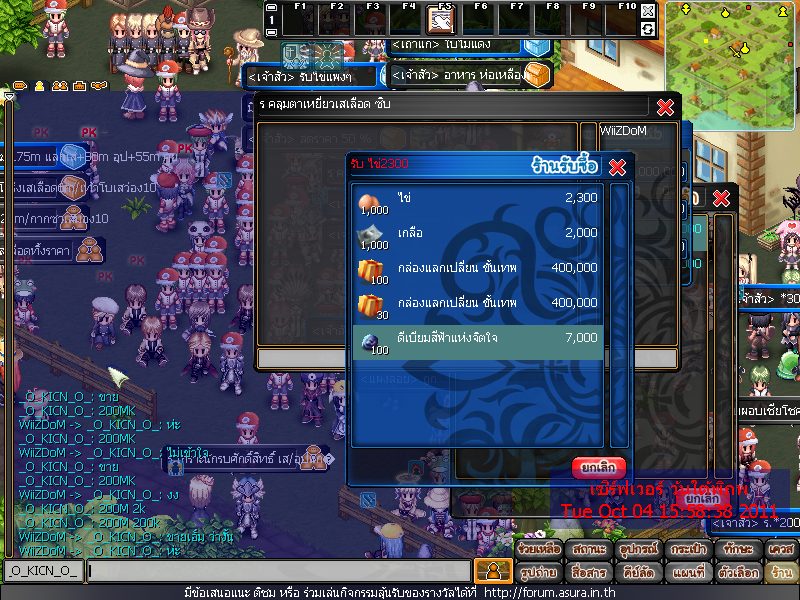
Task: Close the buy shop window
Action: 617,166
